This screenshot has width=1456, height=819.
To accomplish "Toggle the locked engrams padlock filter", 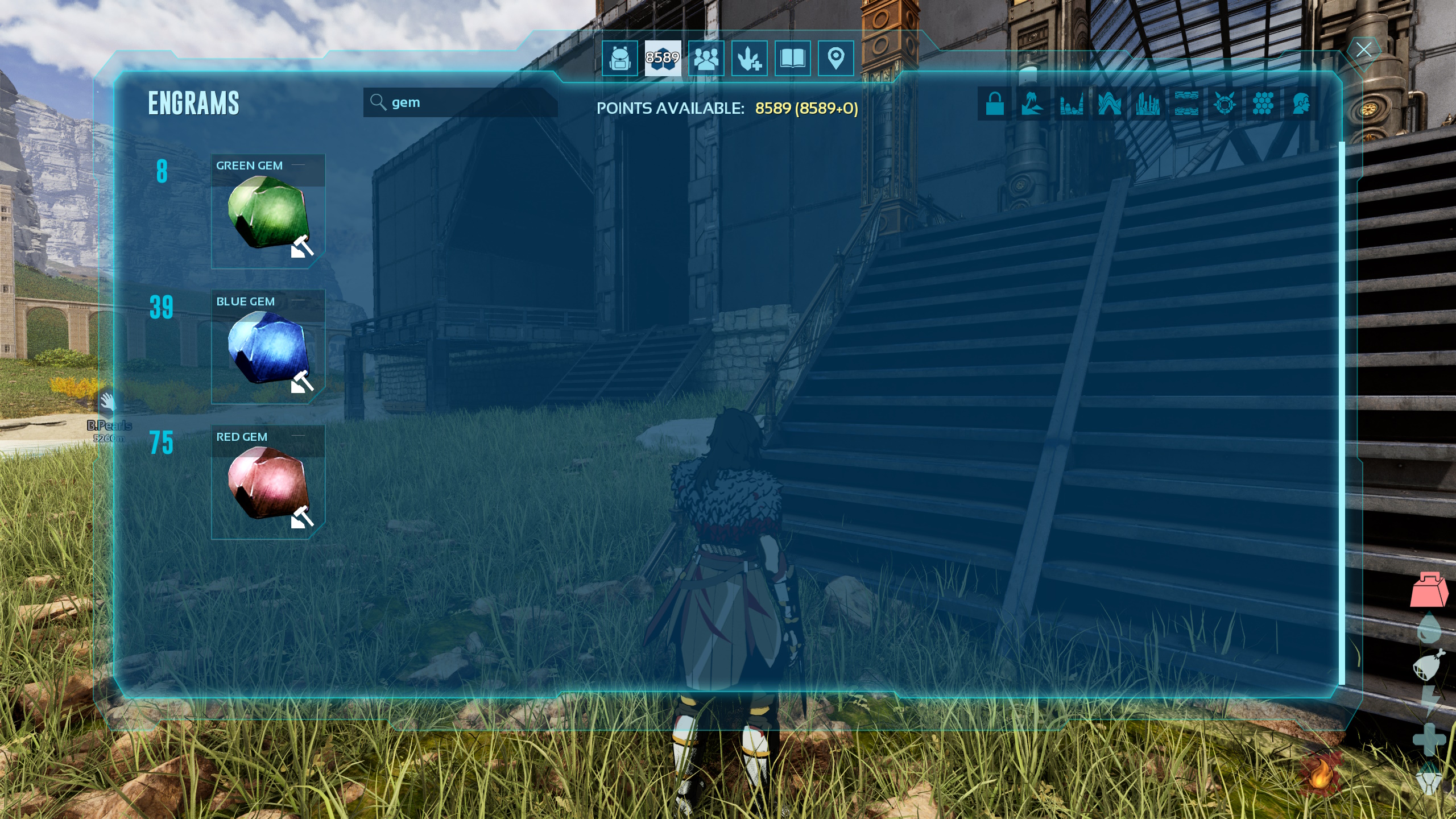I will [996, 104].
